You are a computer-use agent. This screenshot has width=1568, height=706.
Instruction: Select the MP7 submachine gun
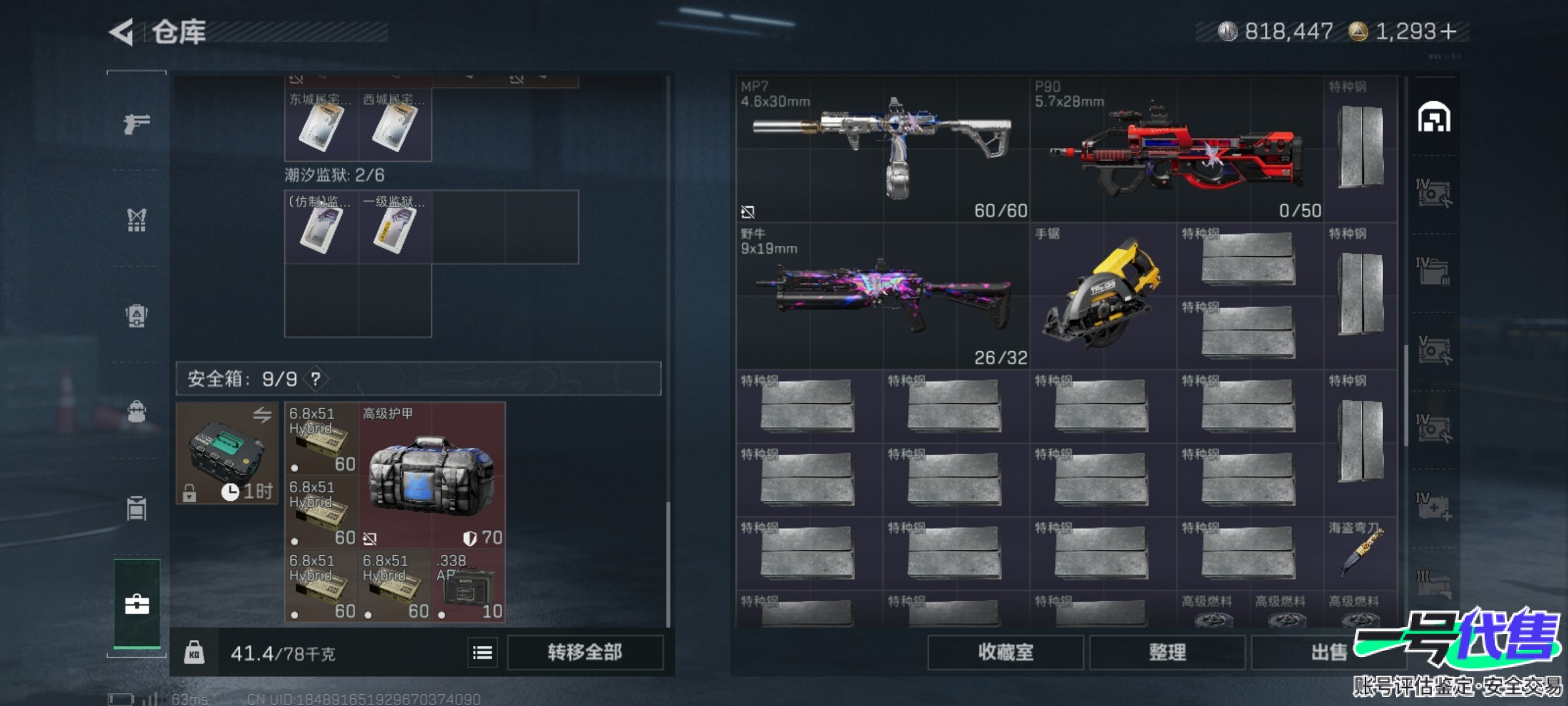click(x=882, y=149)
